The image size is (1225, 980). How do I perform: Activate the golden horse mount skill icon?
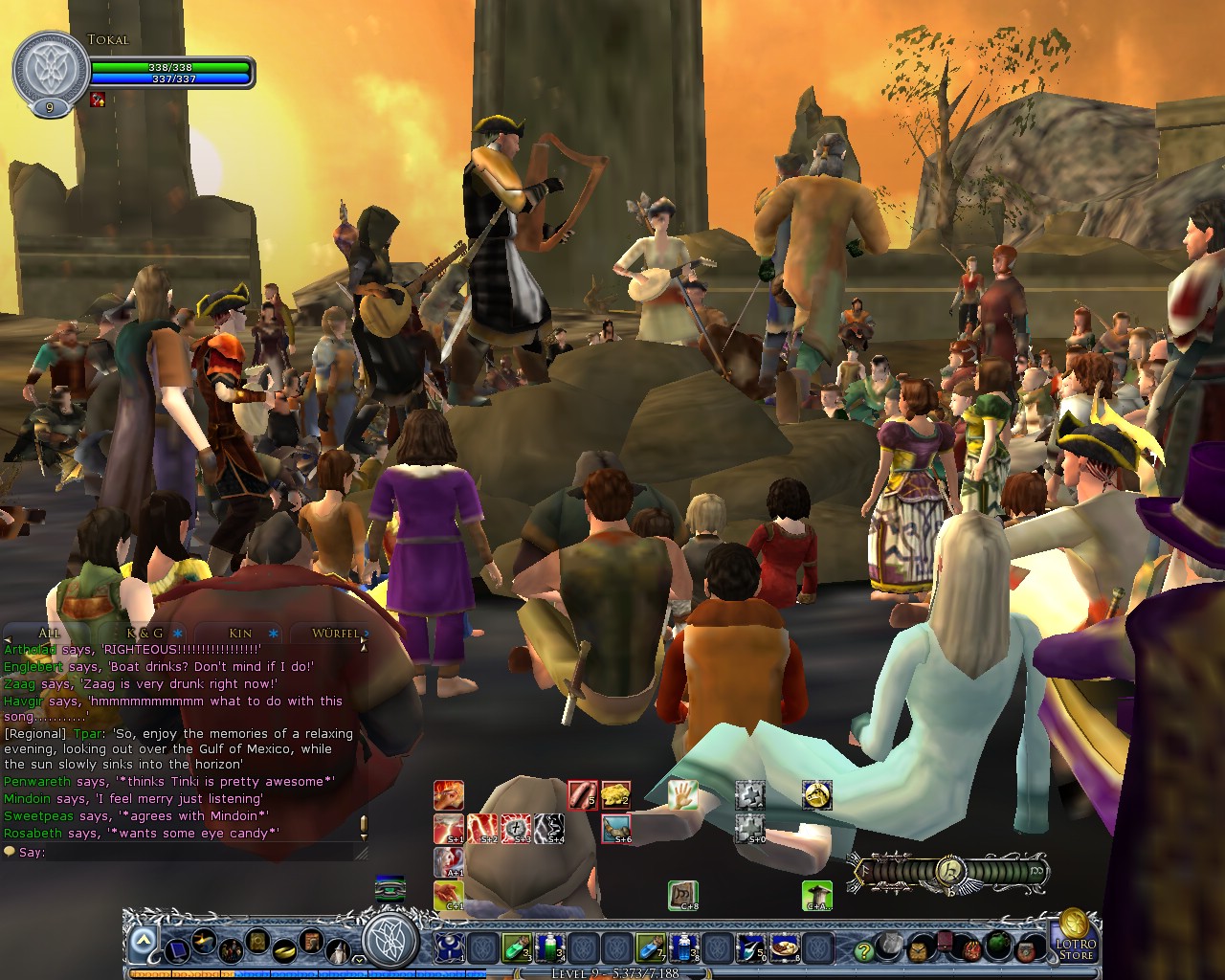point(817,794)
